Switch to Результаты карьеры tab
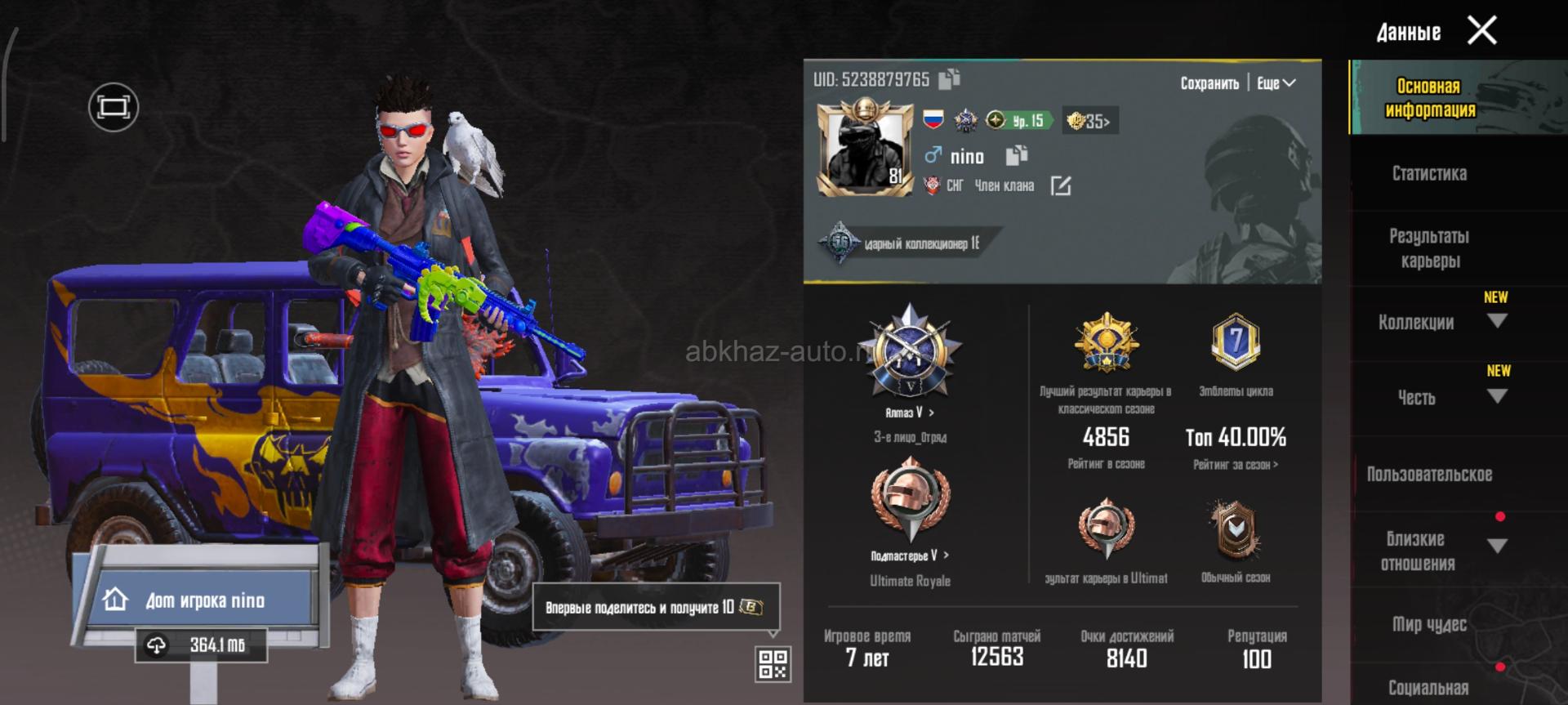 tap(1429, 248)
